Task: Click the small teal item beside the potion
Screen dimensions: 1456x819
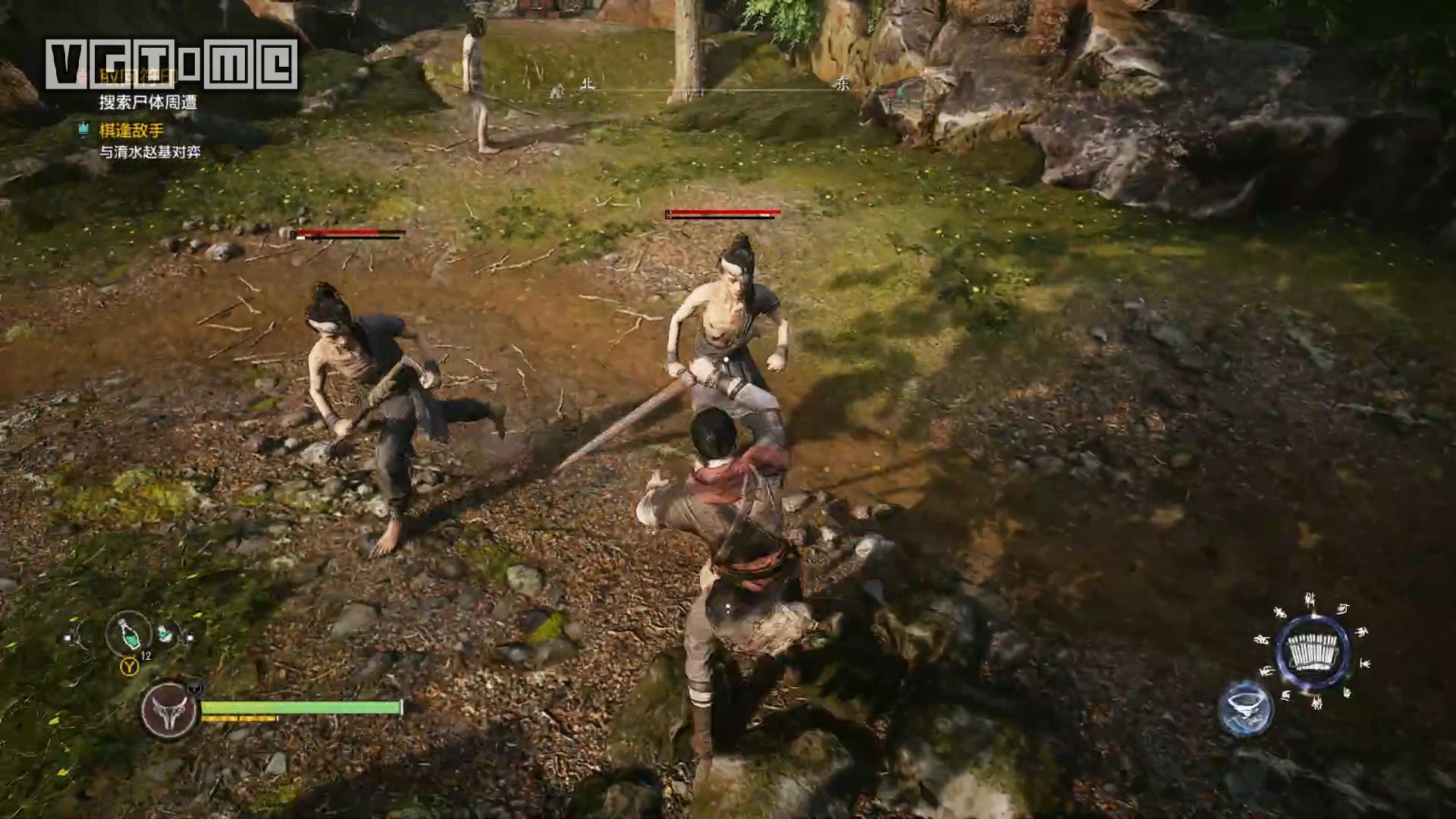Action: [x=165, y=632]
